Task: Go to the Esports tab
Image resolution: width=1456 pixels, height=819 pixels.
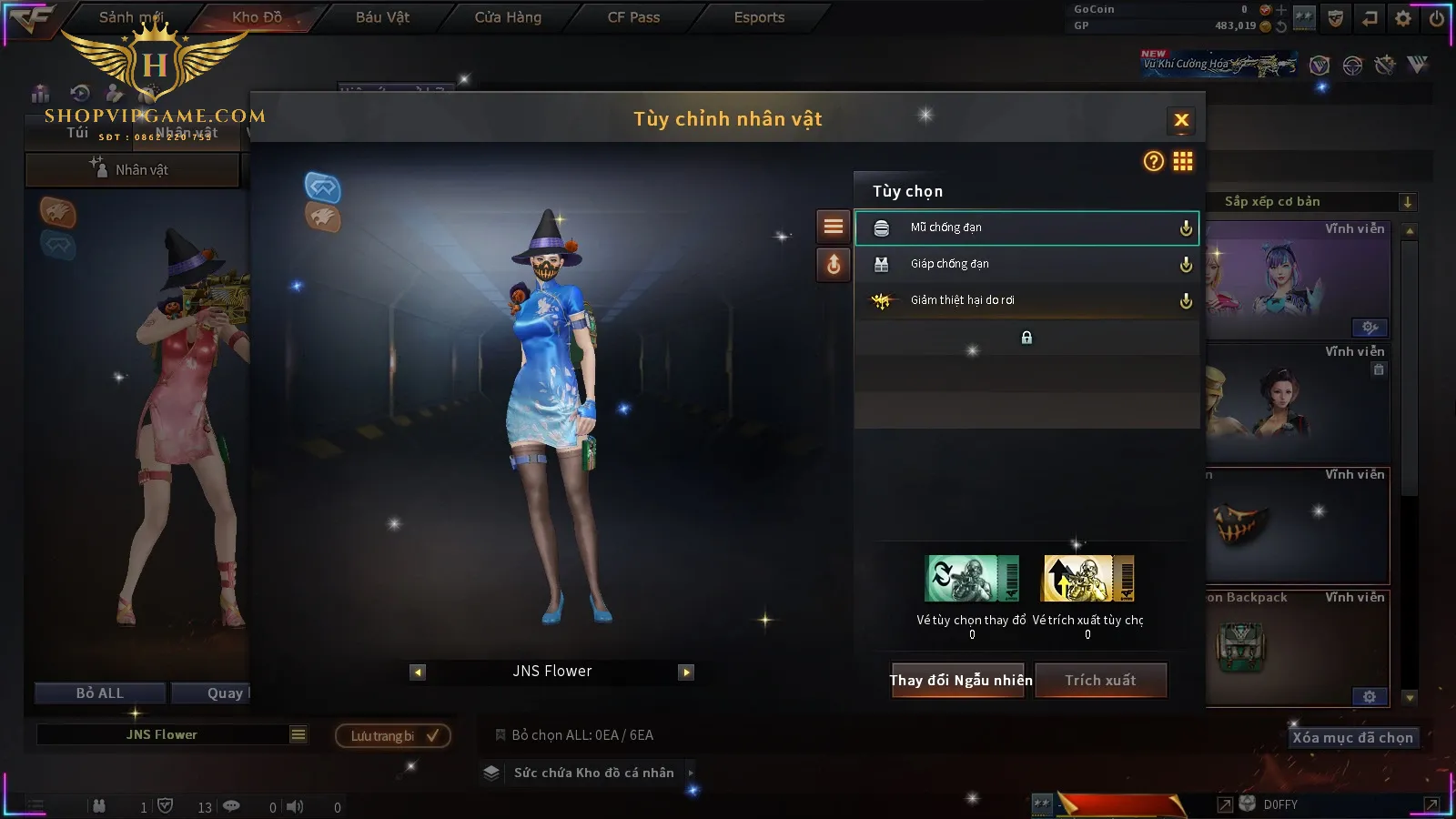Action: pos(759,17)
